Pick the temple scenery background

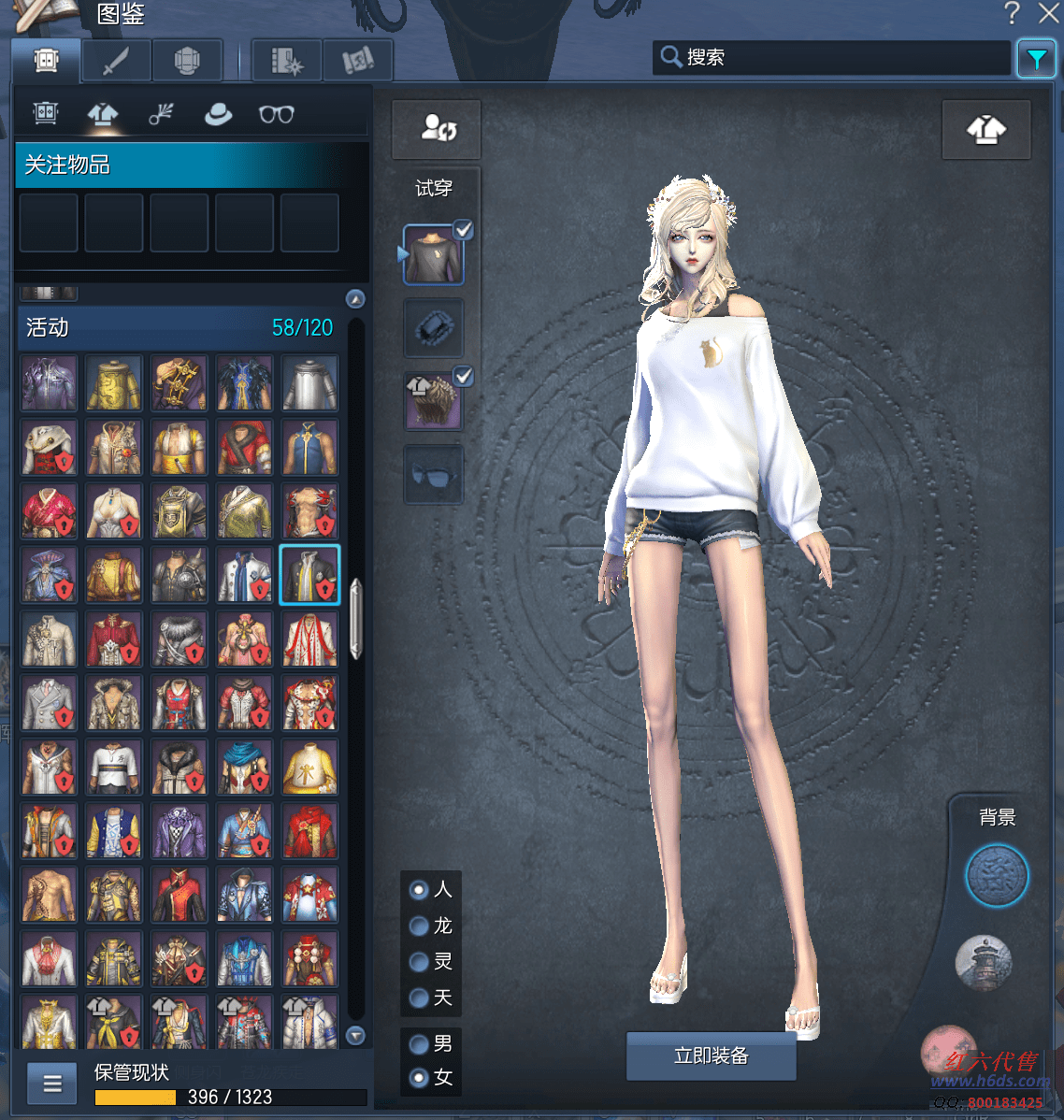click(984, 963)
